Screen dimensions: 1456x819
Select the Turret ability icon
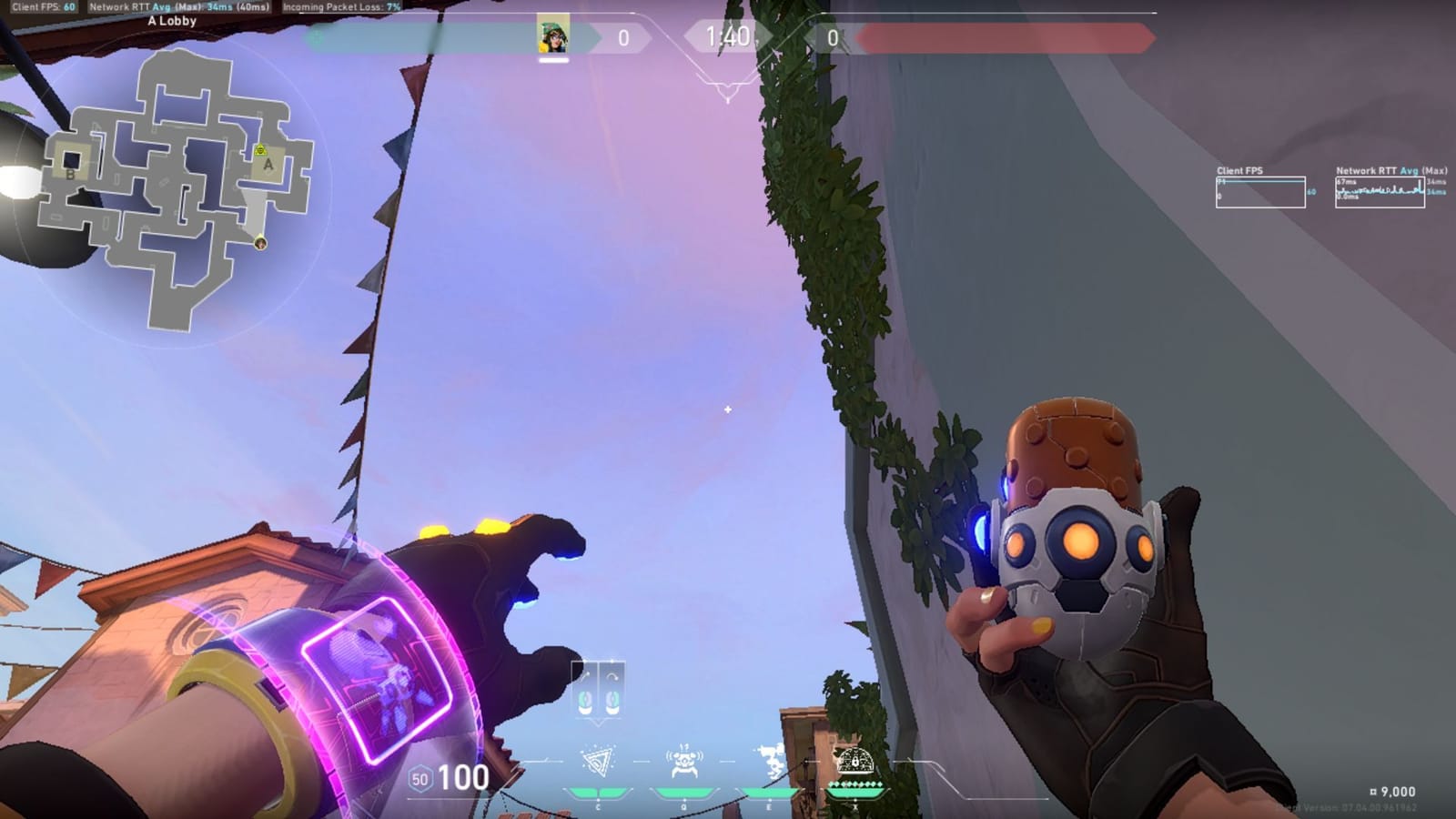pos(772,760)
